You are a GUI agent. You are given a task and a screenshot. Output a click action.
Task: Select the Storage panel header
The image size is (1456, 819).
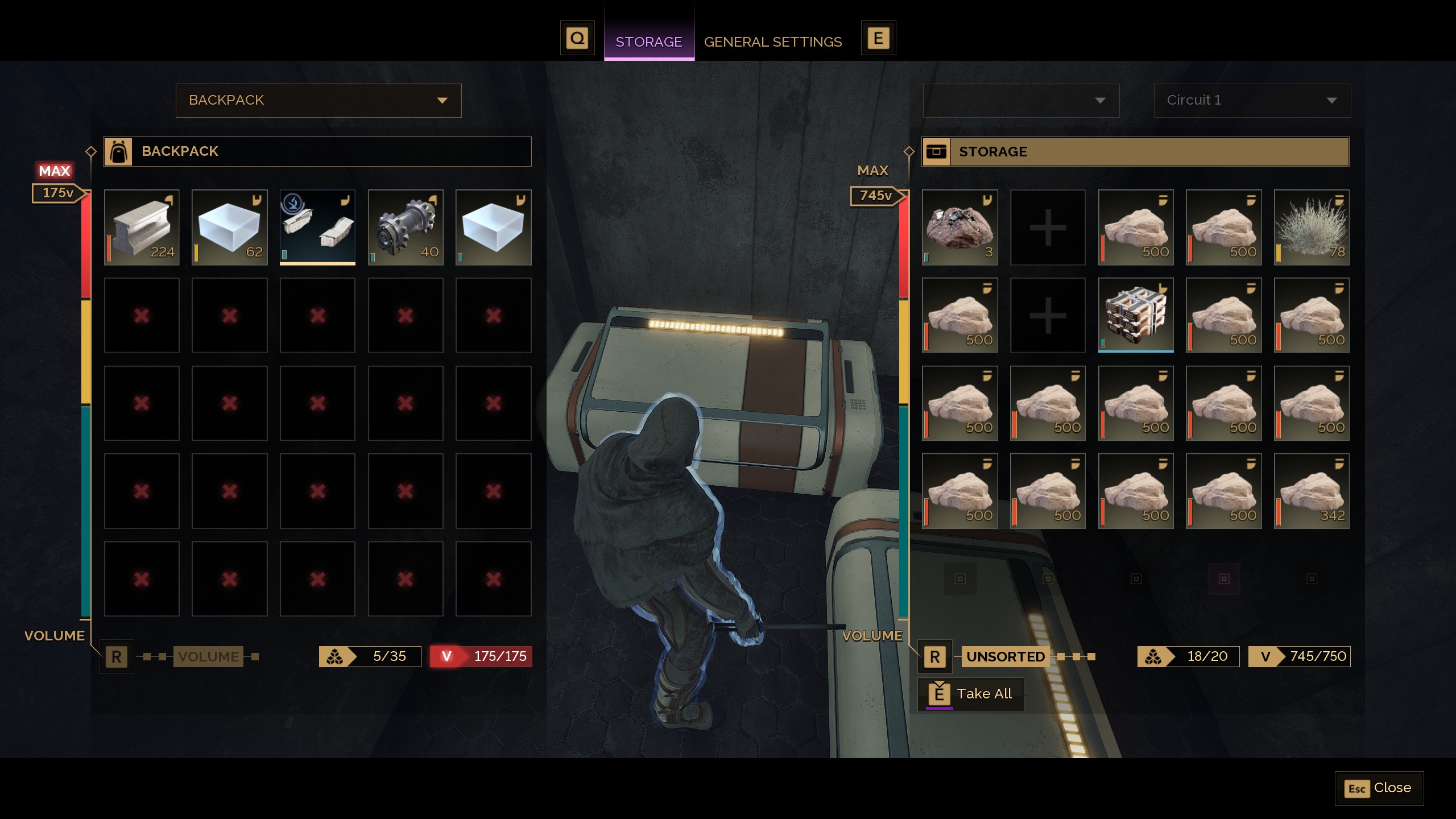coord(1135,152)
